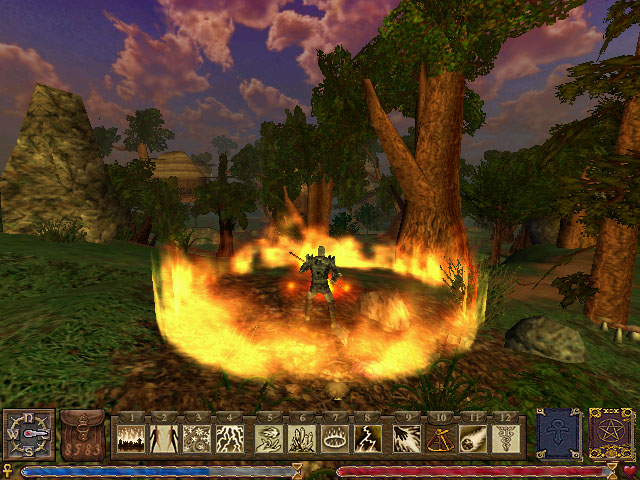
Task: Select the lightning bolt spell in slot 8
Action: pyautogui.click(x=369, y=439)
